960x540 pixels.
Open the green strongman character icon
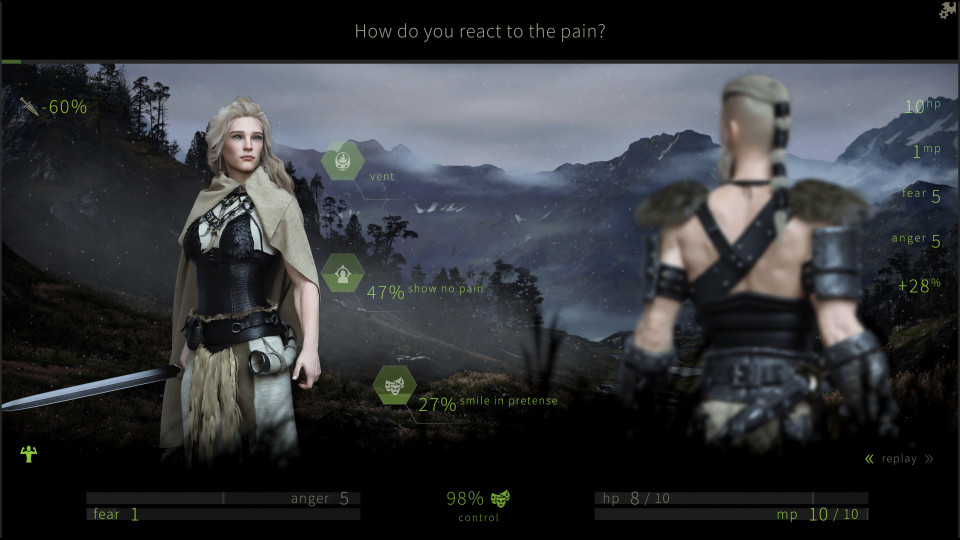(x=28, y=454)
